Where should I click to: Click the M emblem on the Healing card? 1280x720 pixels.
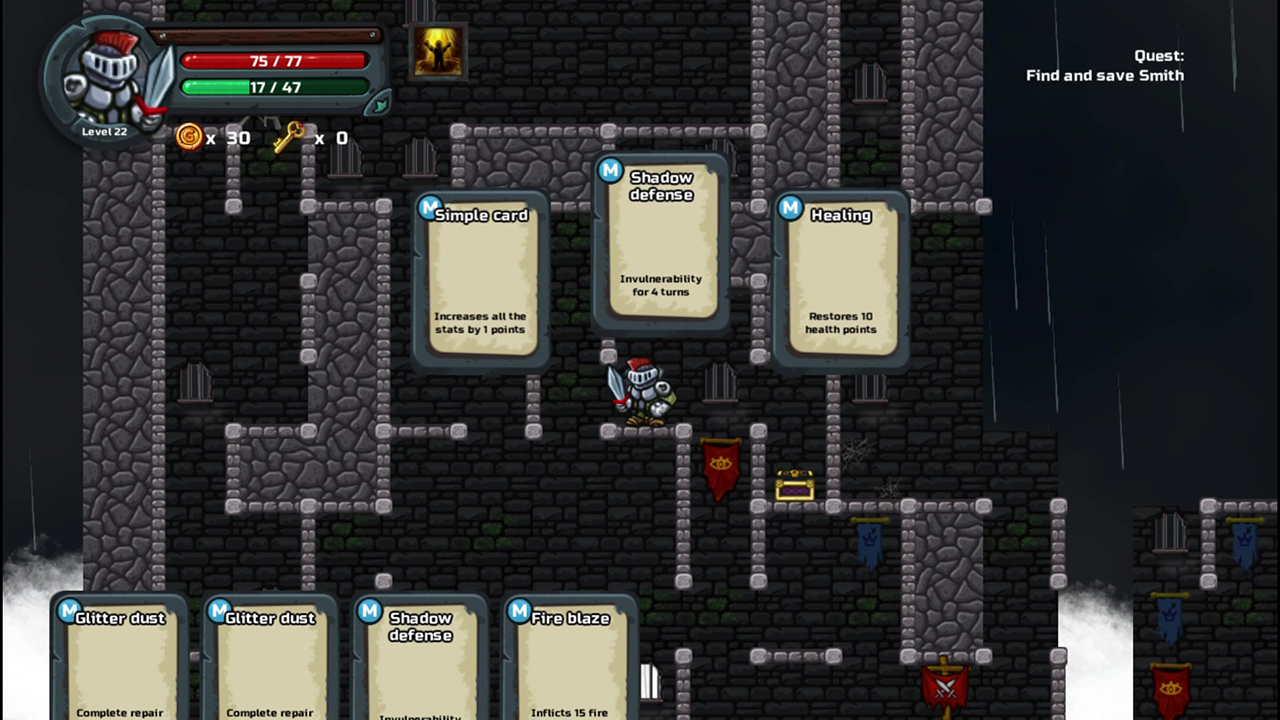coord(791,208)
